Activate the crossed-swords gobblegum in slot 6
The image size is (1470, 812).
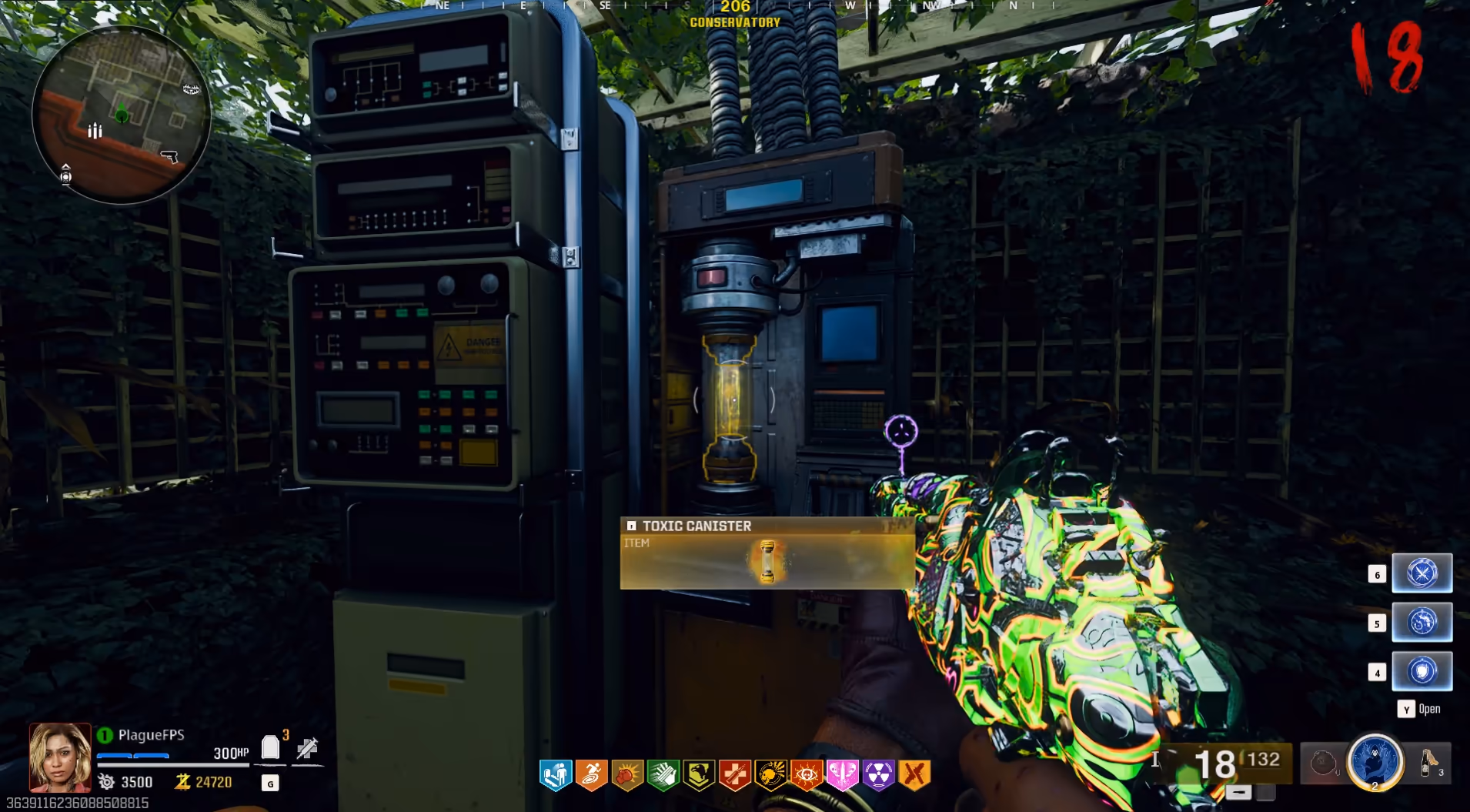[x=1422, y=573]
